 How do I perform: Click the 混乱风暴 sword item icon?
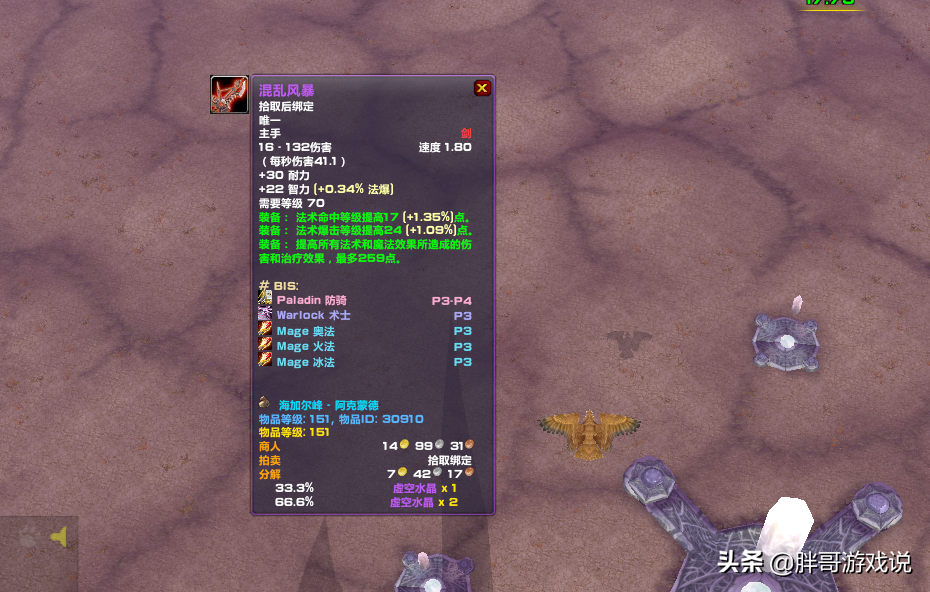[x=229, y=95]
